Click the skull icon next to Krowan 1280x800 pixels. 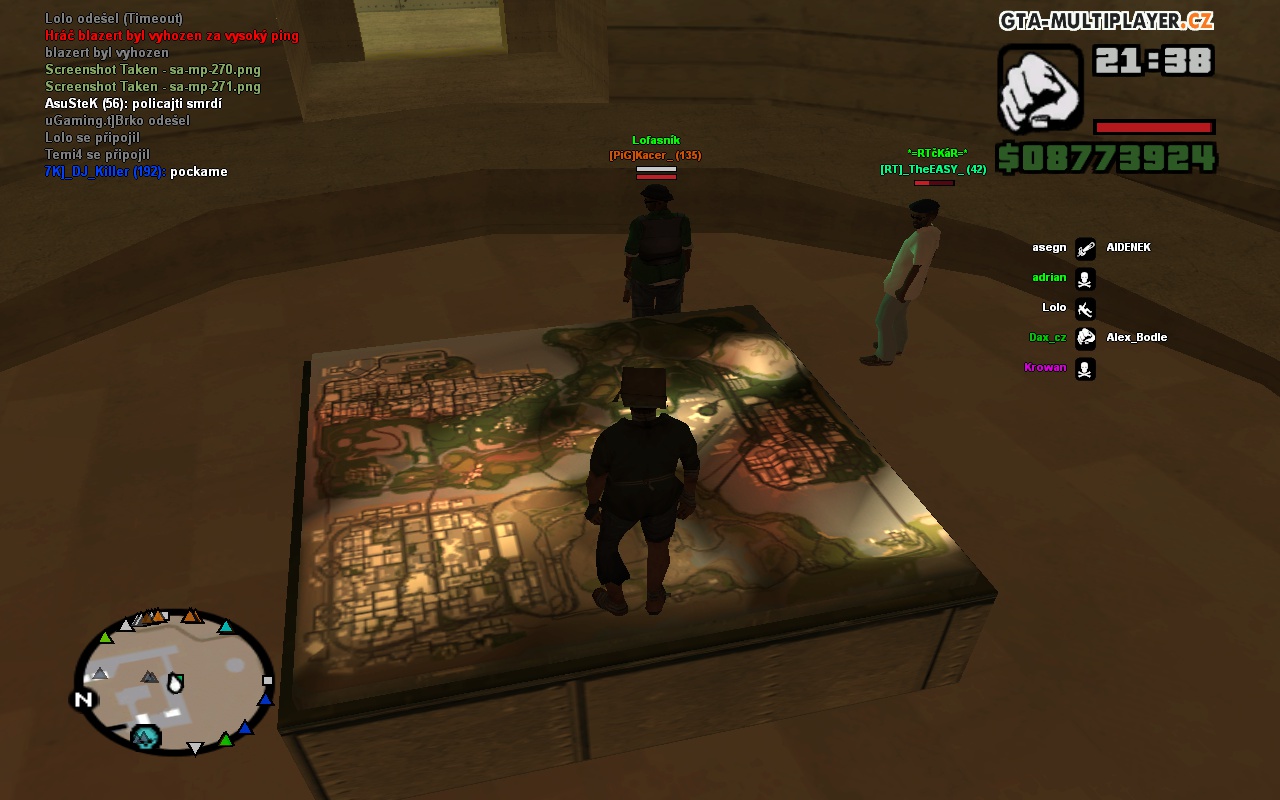[x=1085, y=368]
